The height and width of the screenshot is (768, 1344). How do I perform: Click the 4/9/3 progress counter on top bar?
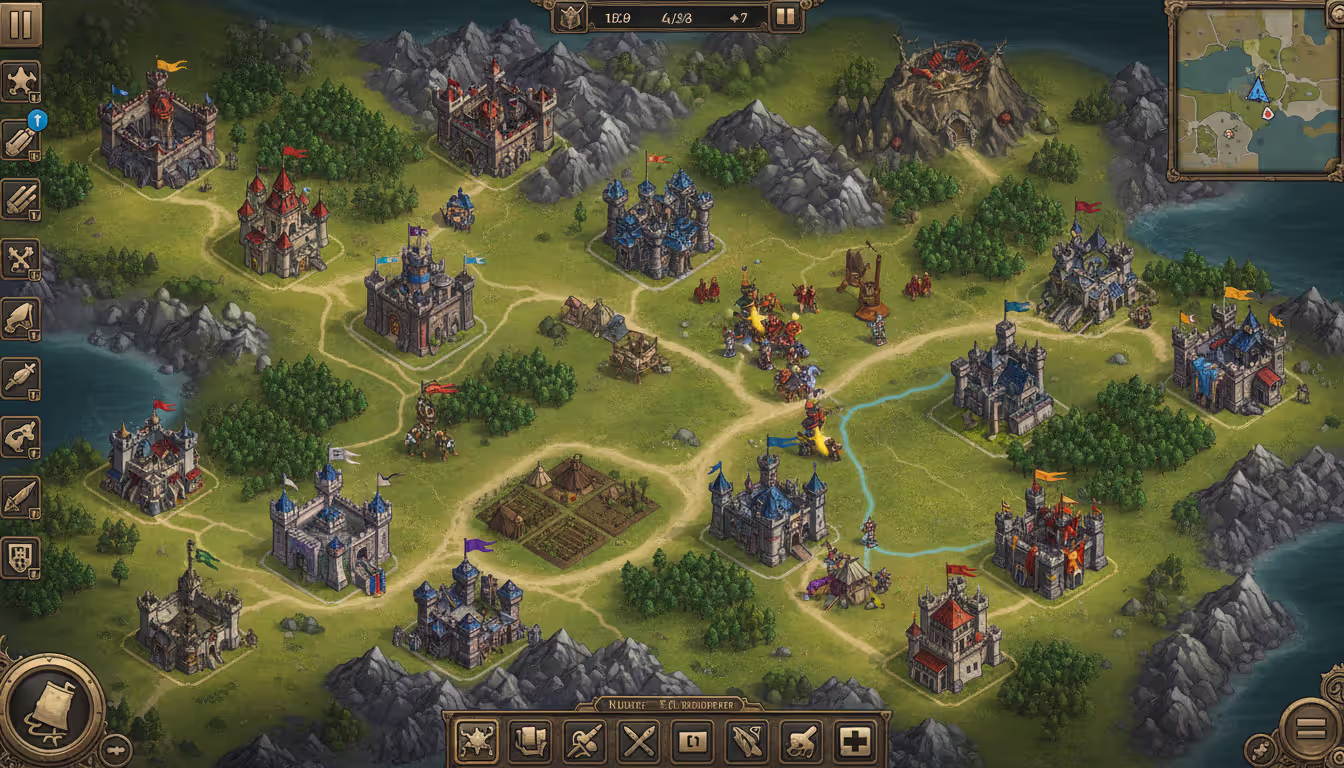tap(677, 18)
